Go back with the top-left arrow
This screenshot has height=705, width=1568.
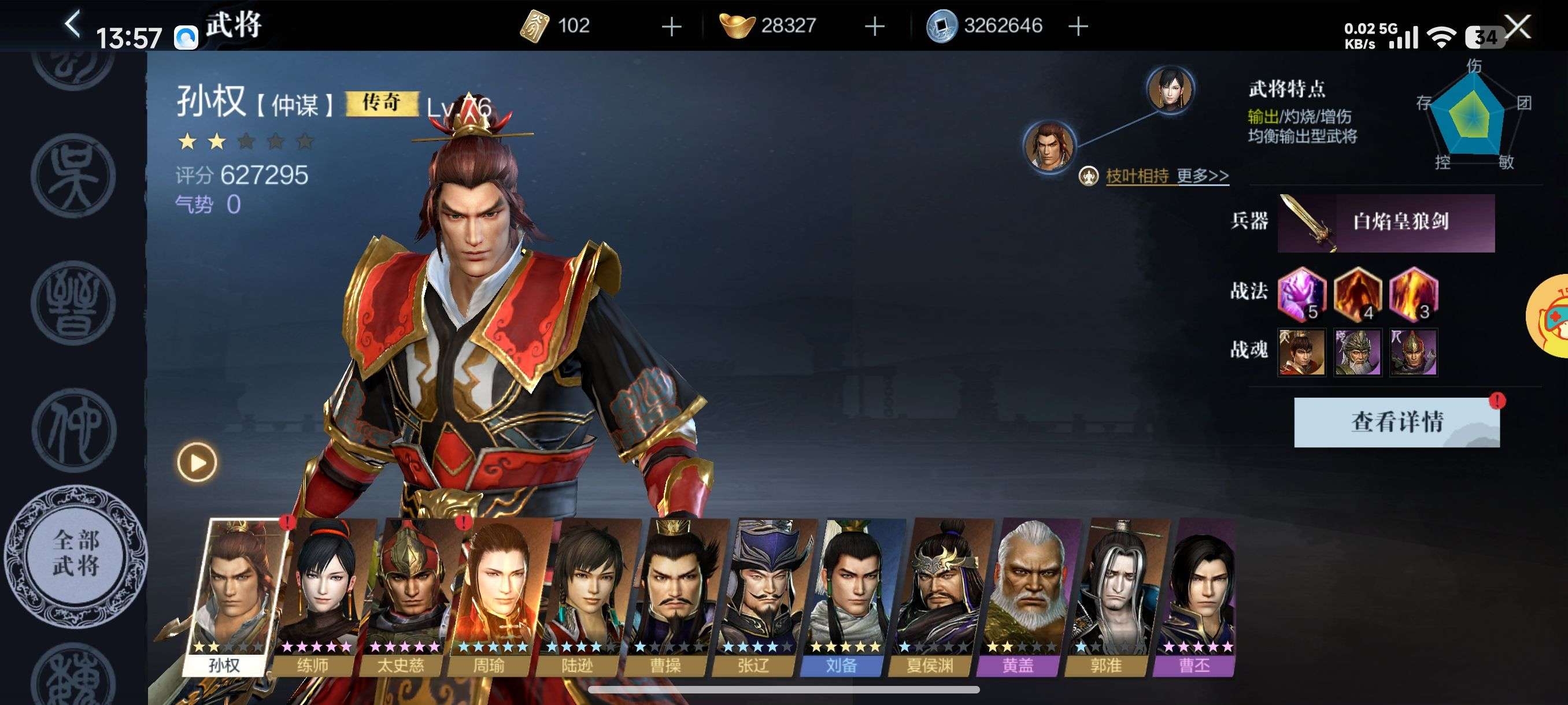tap(72, 25)
